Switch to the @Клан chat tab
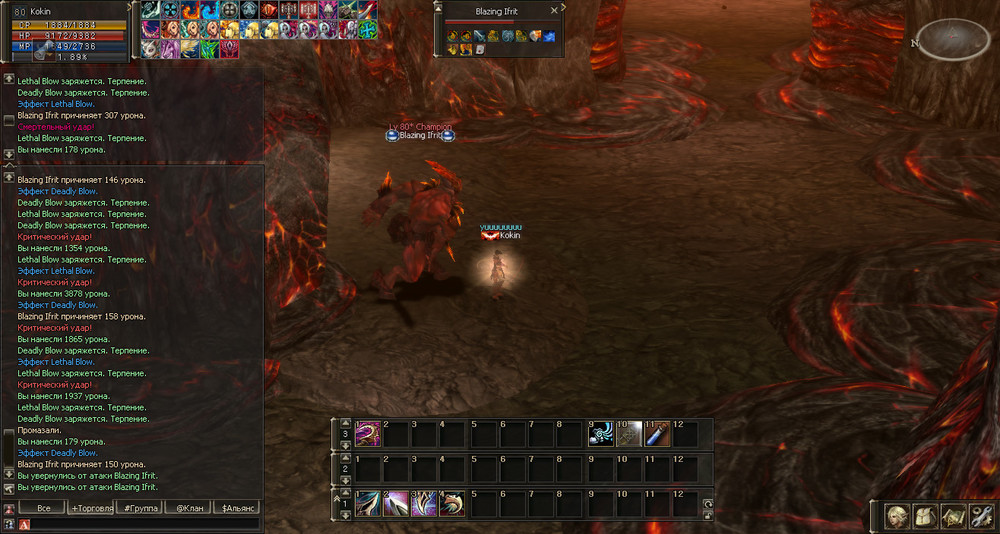Image resolution: width=1000 pixels, height=534 pixels. click(x=188, y=508)
